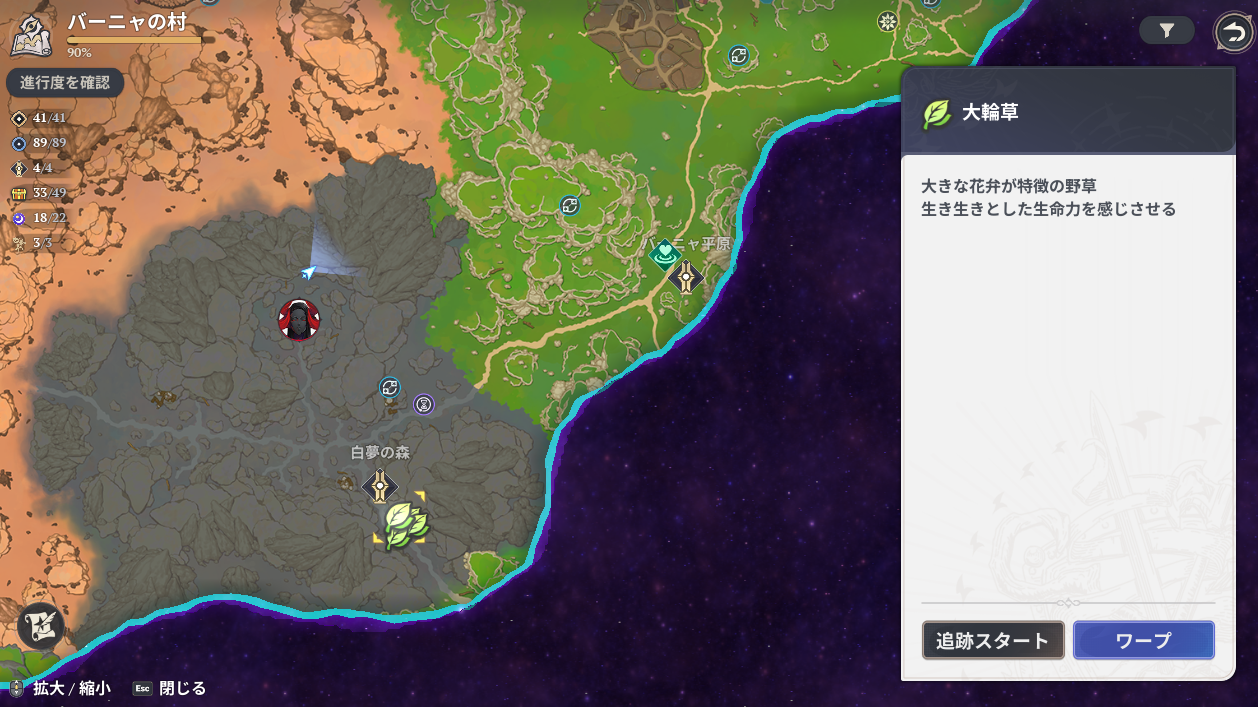Open the 進行度を確認 progress check
The height and width of the screenshot is (707, 1258).
click(x=65, y=83)
